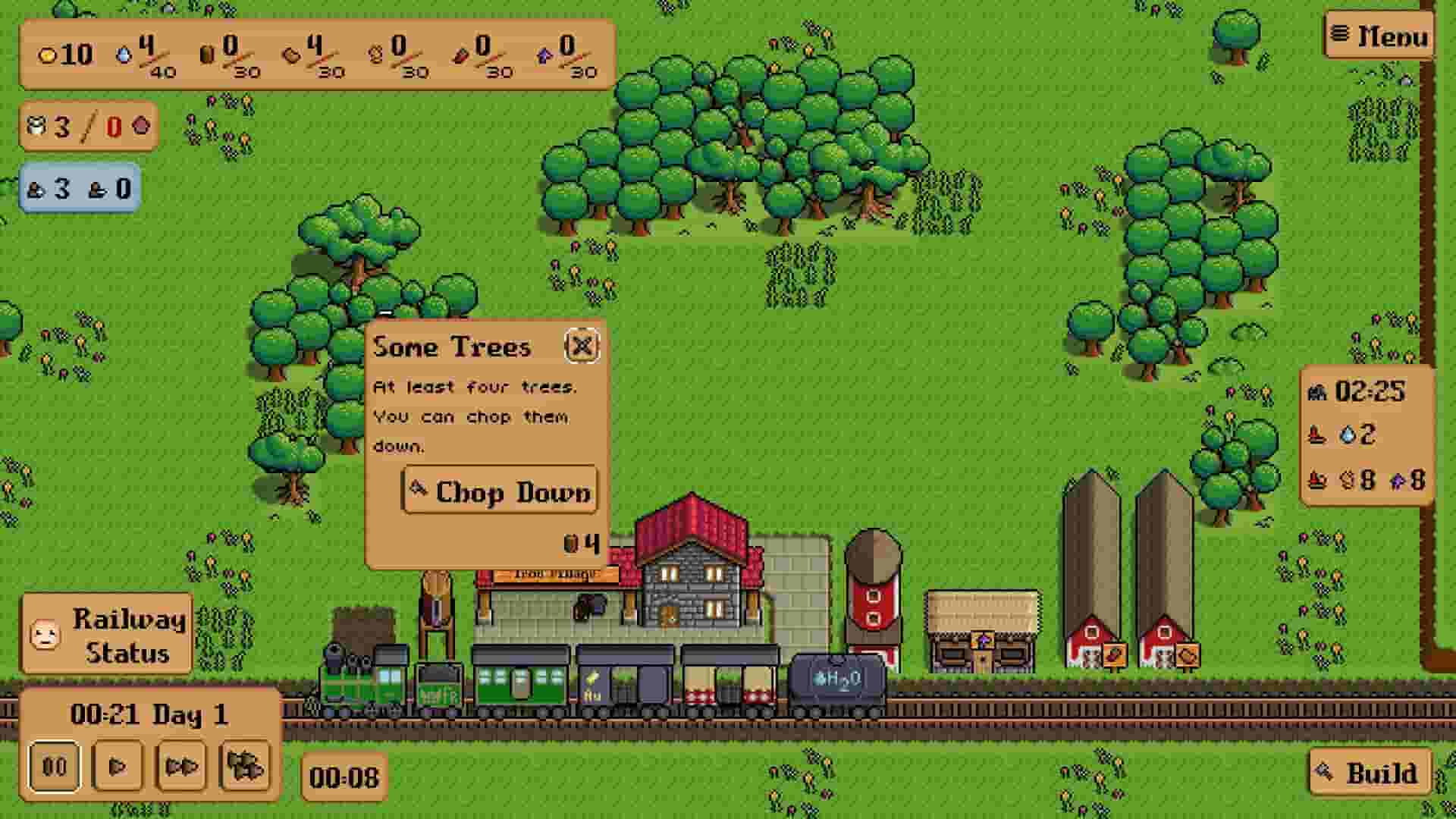
Task: Expand the Day 1 time panel
Action: coord(148,713)
